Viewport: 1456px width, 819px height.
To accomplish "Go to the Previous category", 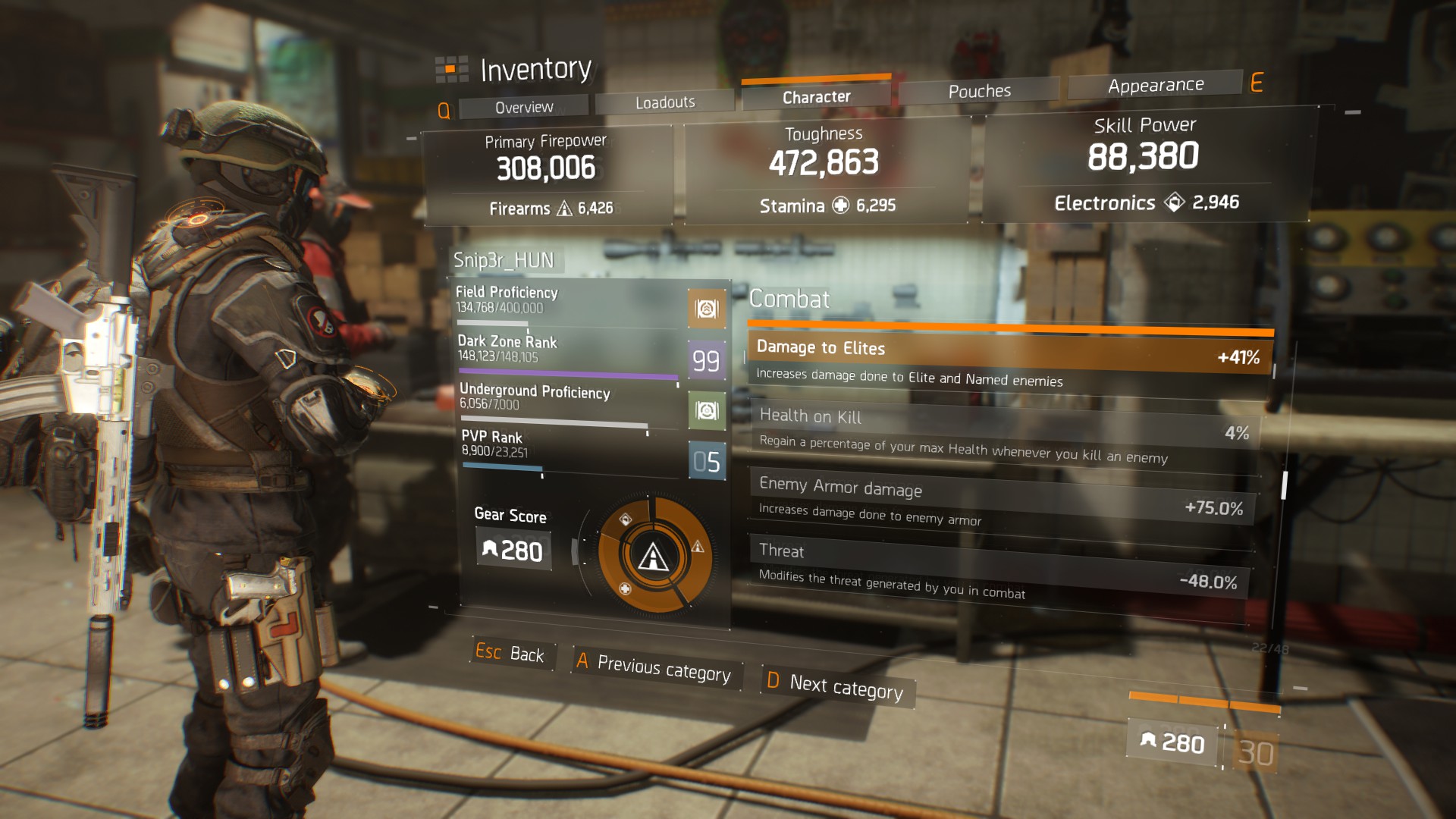I will click(x=655, y=668).
